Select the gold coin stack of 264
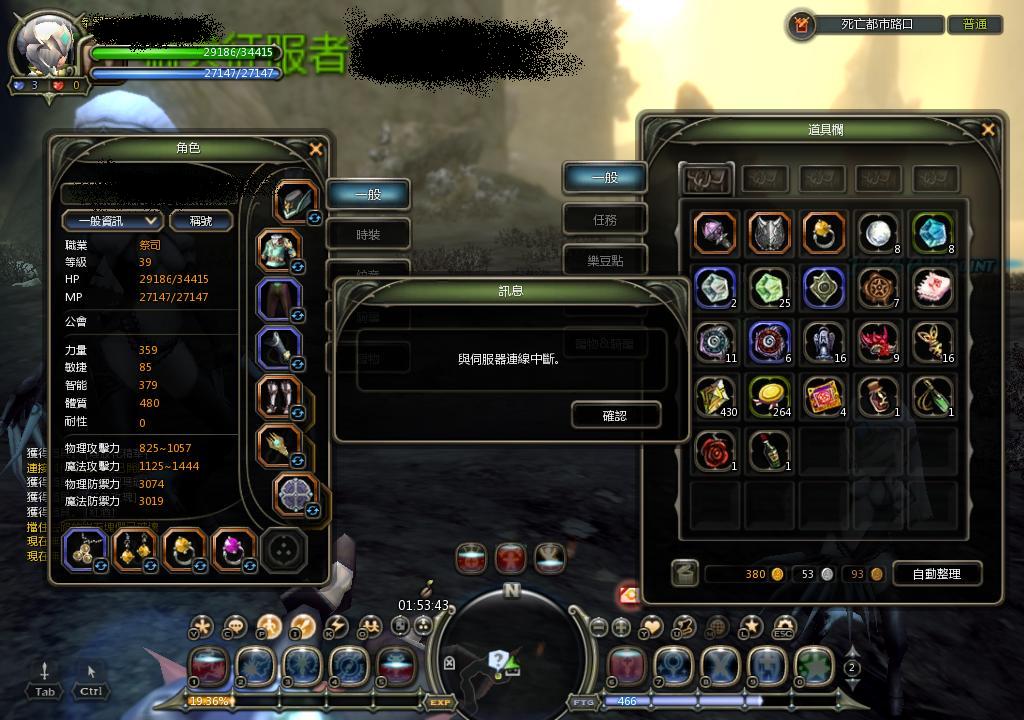 769,397
